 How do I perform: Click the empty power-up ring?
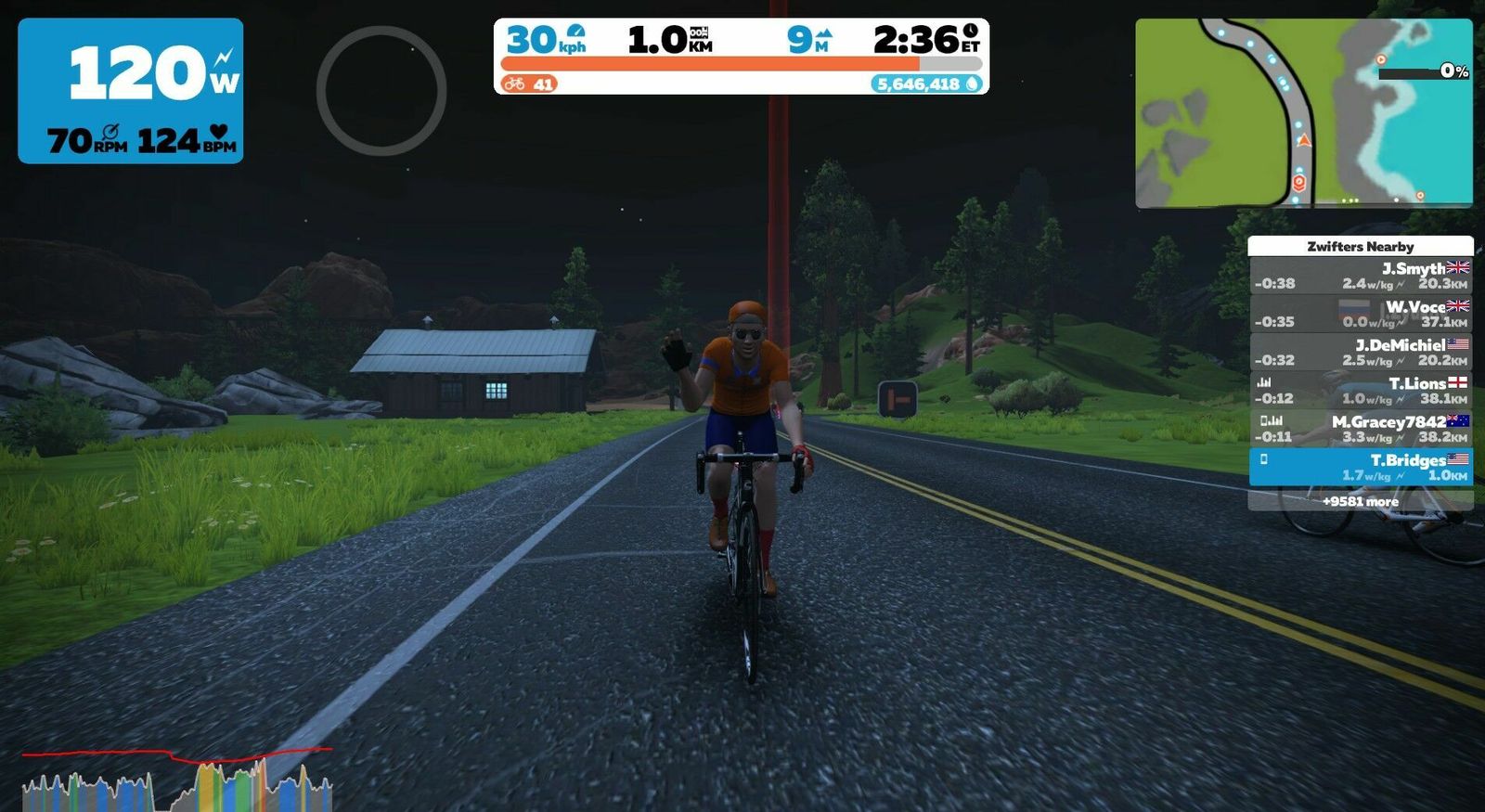(x=381, y=90)
